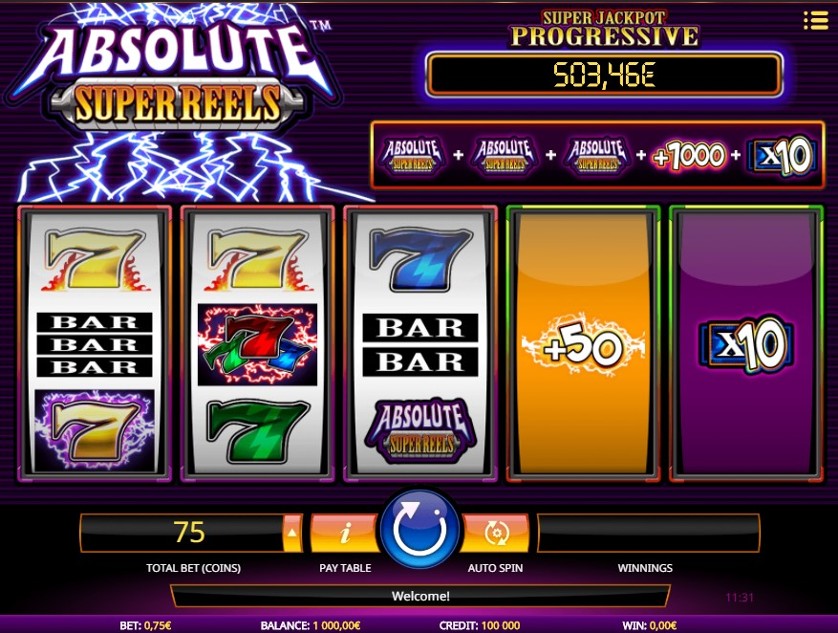
Task: Raise the total bet with the arrow
Action: 293,533
